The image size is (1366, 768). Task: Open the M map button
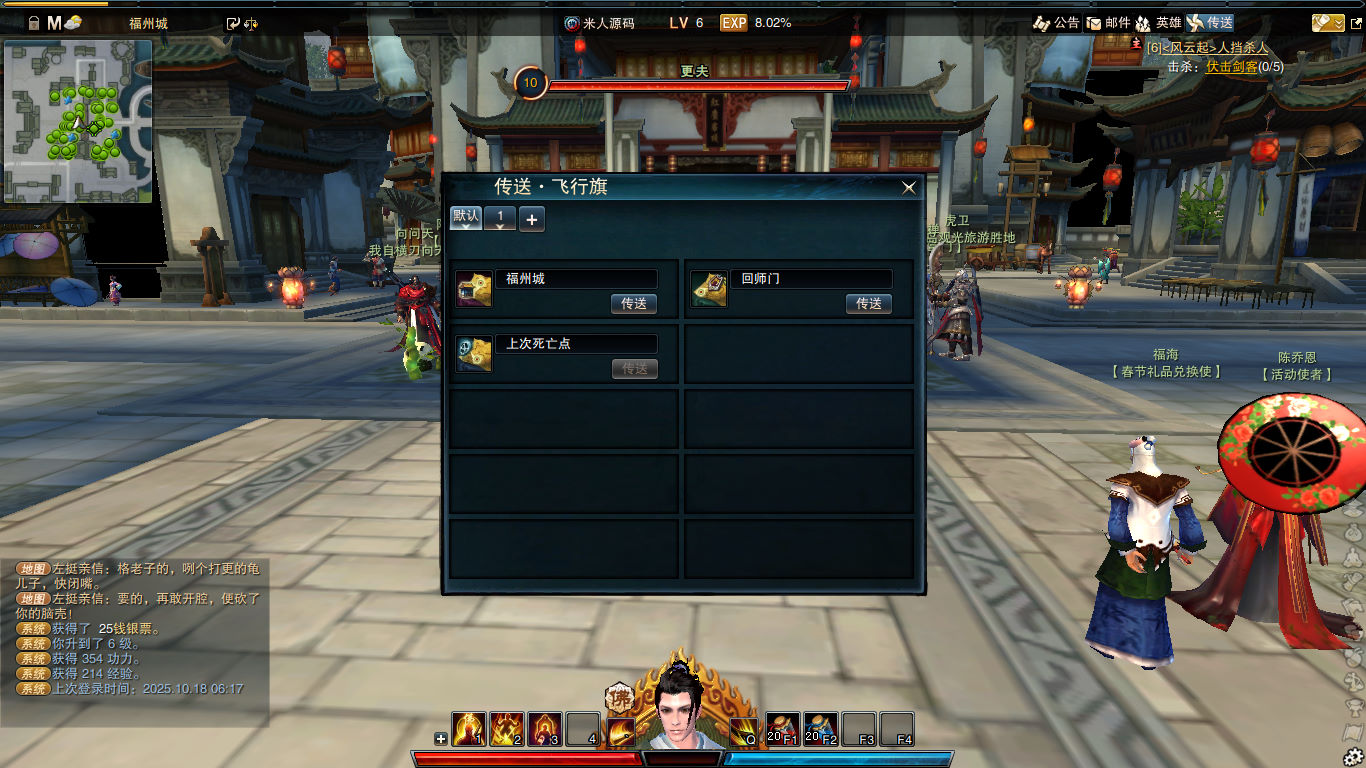pyautogui.click(x=54, y=22)
